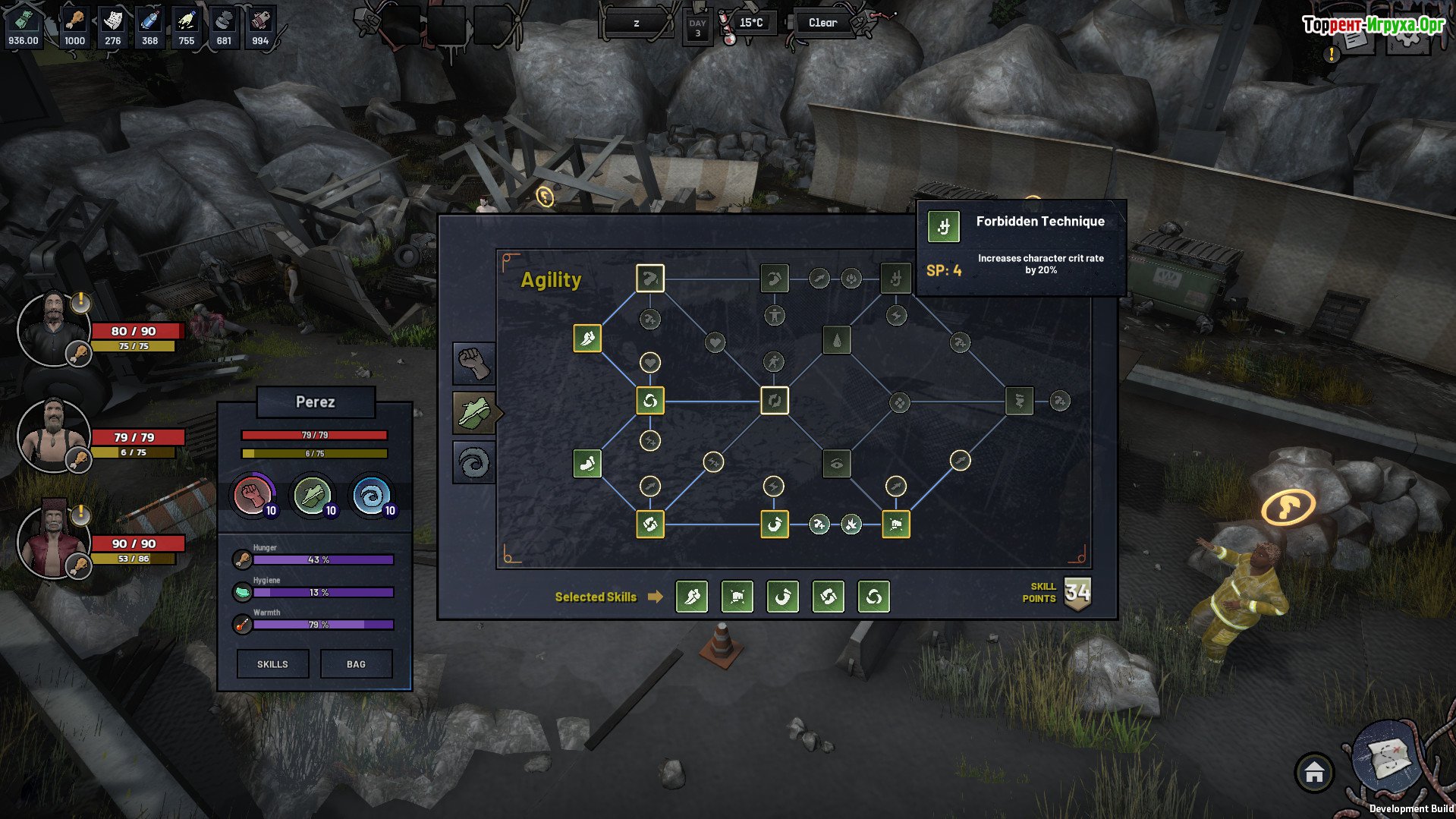Screen dimensions: 1456x819
Task: Click Perez's blue swirl attribute icon
Action: (372, 496)
